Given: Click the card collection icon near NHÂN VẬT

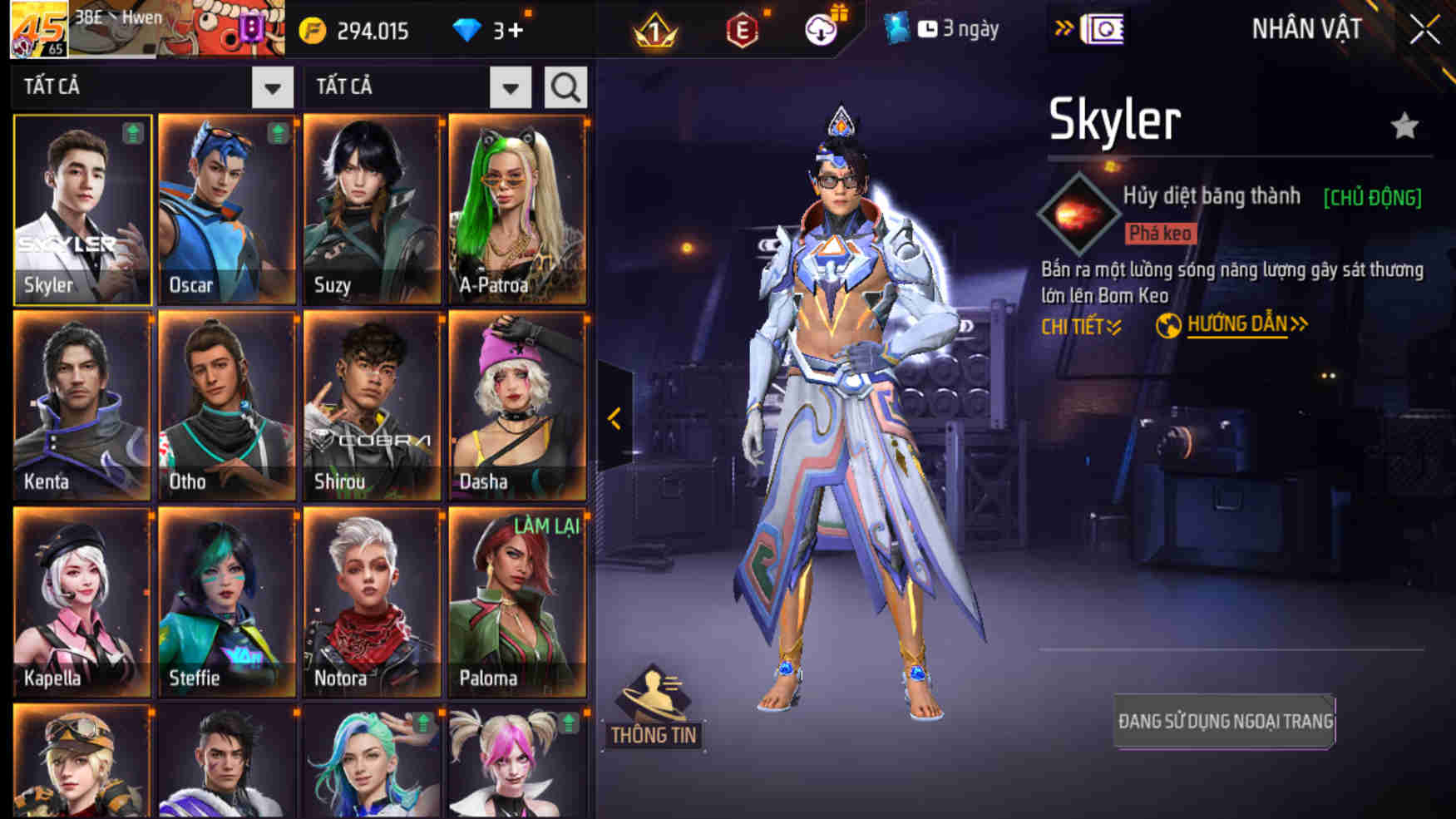Looking at the screenshot, I should point(1099,31).
